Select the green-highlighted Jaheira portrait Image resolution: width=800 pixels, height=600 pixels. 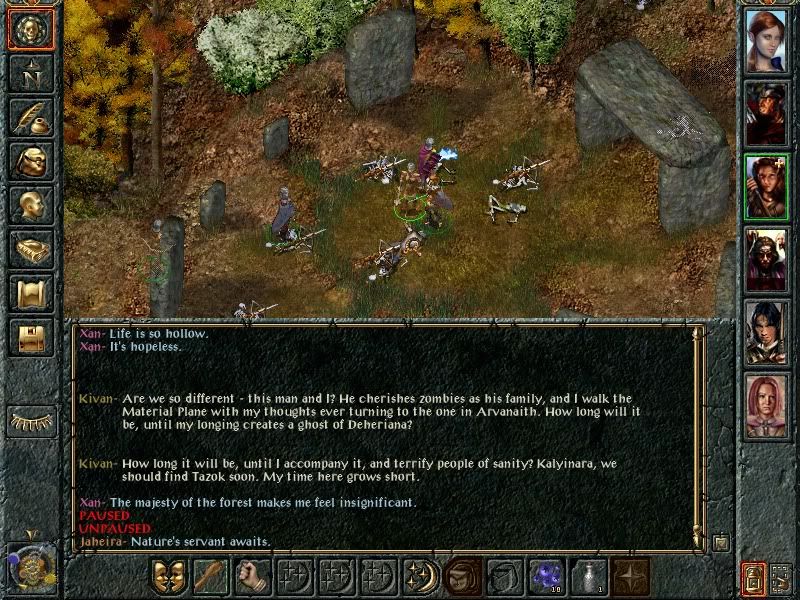tap(767, 188)
